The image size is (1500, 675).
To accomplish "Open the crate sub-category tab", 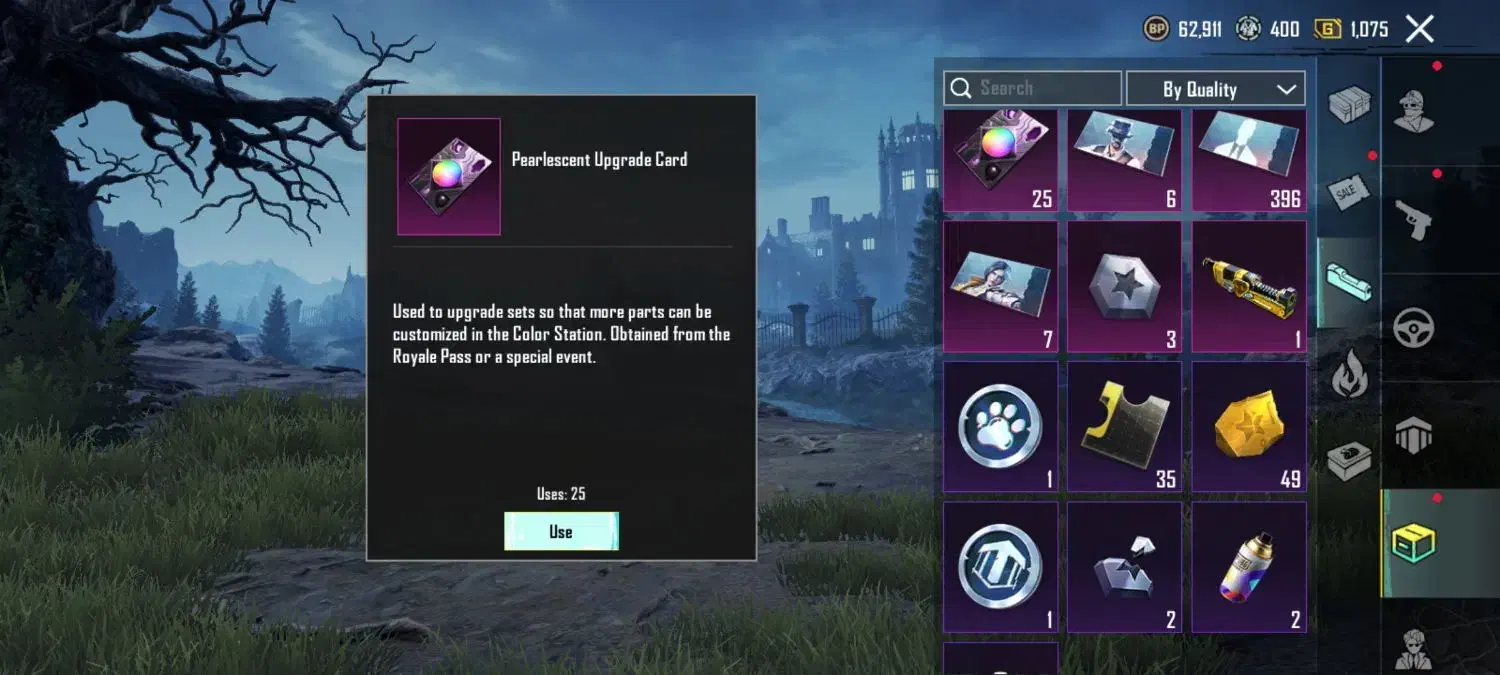I will point(1349,105).
